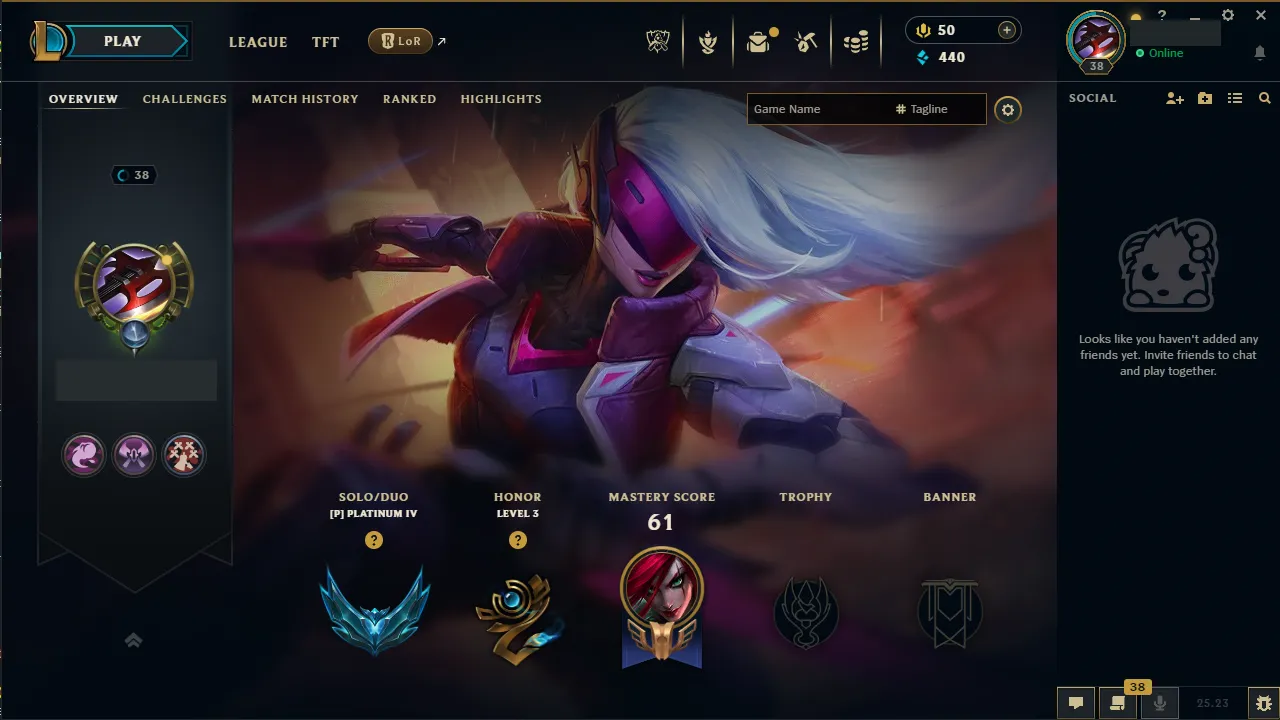
Task: Open the Match History tab
Action: click(305, 99)
